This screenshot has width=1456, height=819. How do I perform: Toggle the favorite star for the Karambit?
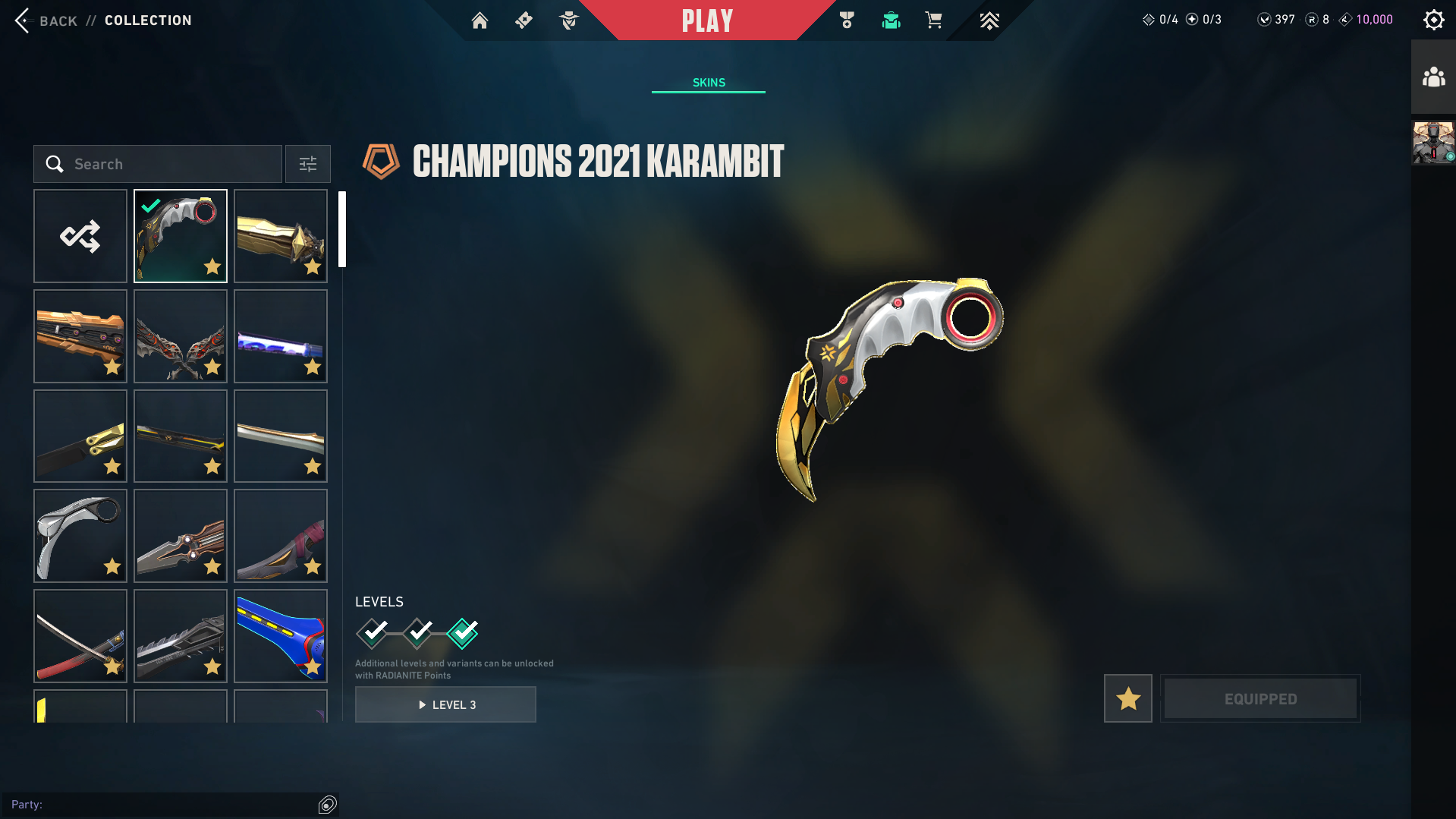tap(1127, 698)
